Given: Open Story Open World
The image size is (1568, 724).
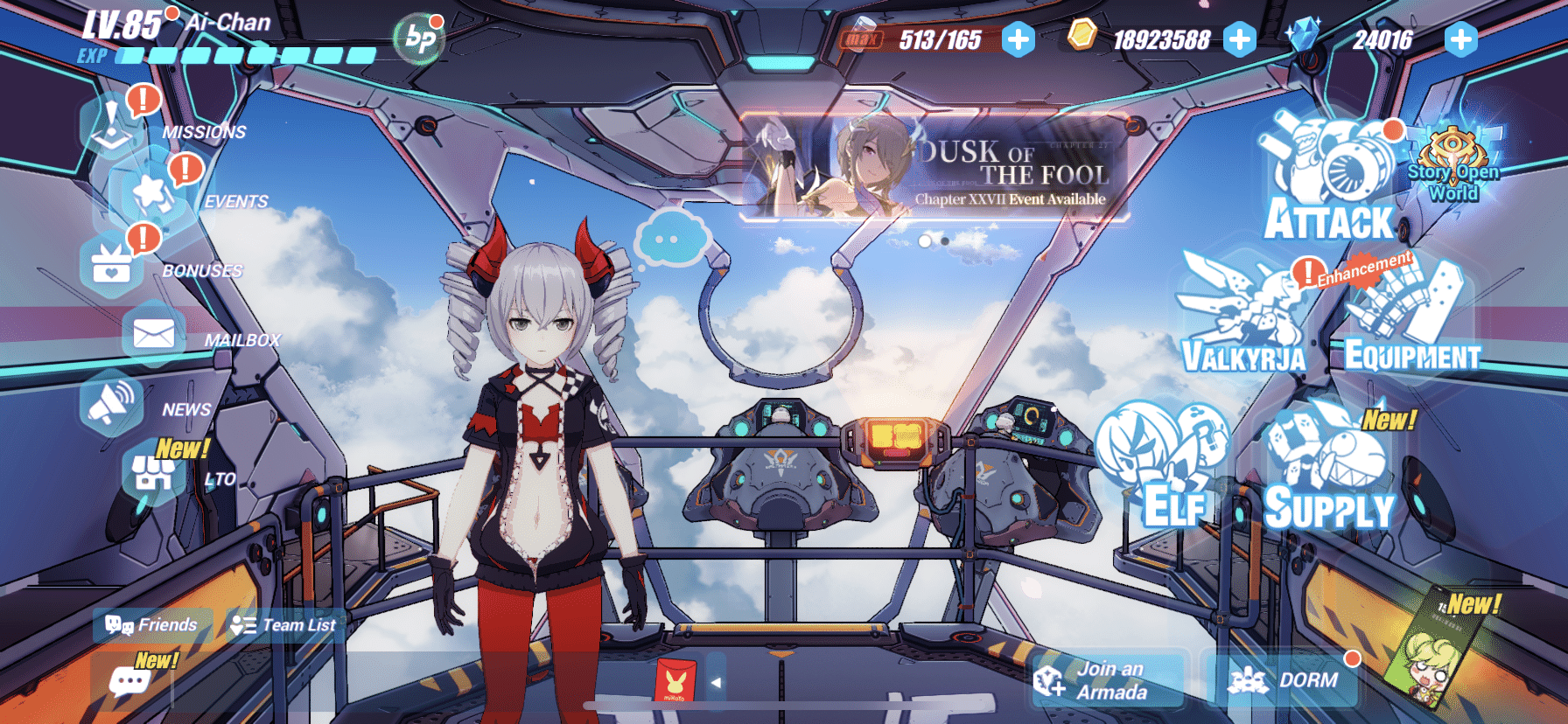Looking at the screenshot, I should click(1453, 166).
